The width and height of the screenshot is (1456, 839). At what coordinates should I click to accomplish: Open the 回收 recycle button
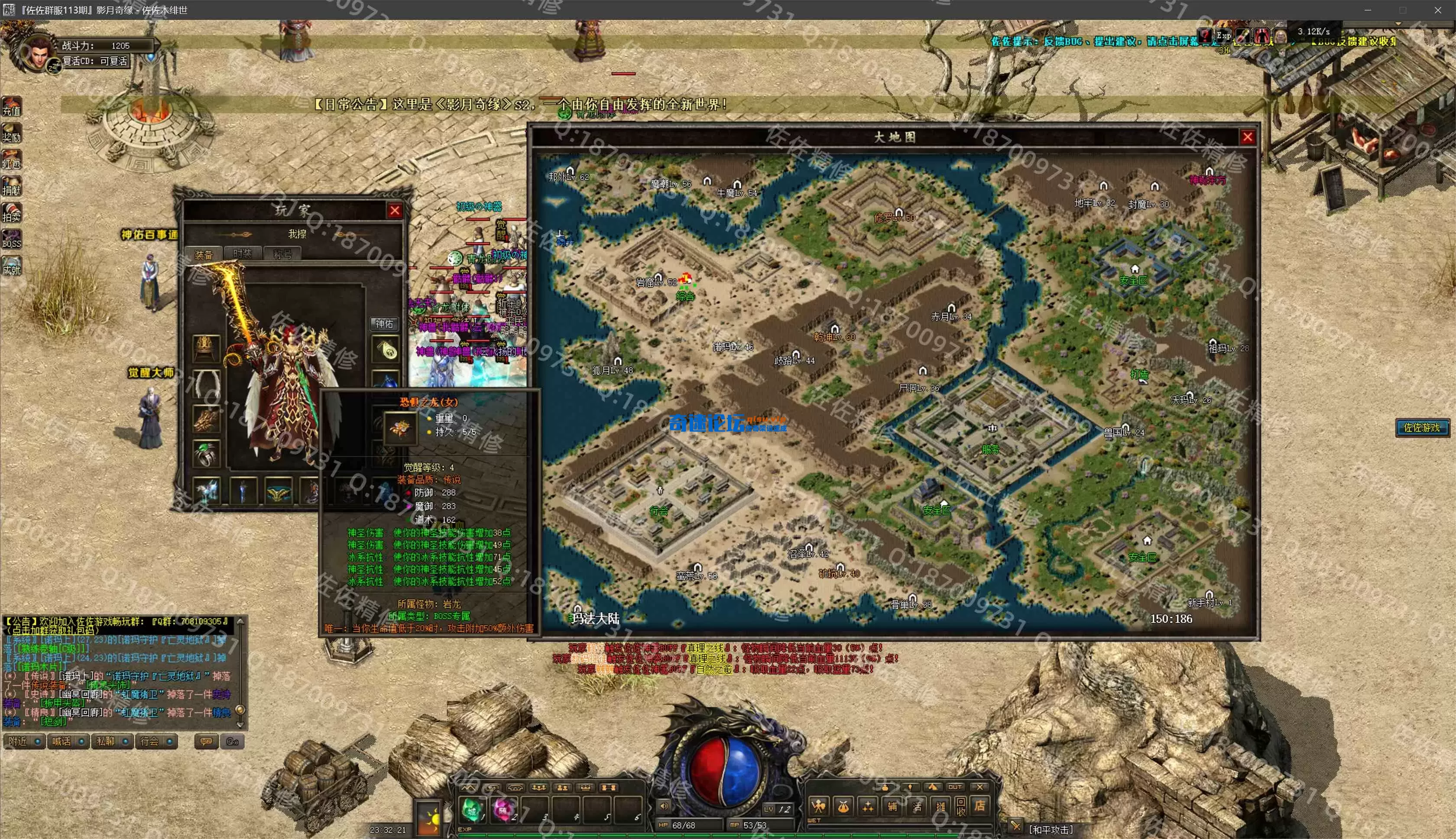point(960,806)
